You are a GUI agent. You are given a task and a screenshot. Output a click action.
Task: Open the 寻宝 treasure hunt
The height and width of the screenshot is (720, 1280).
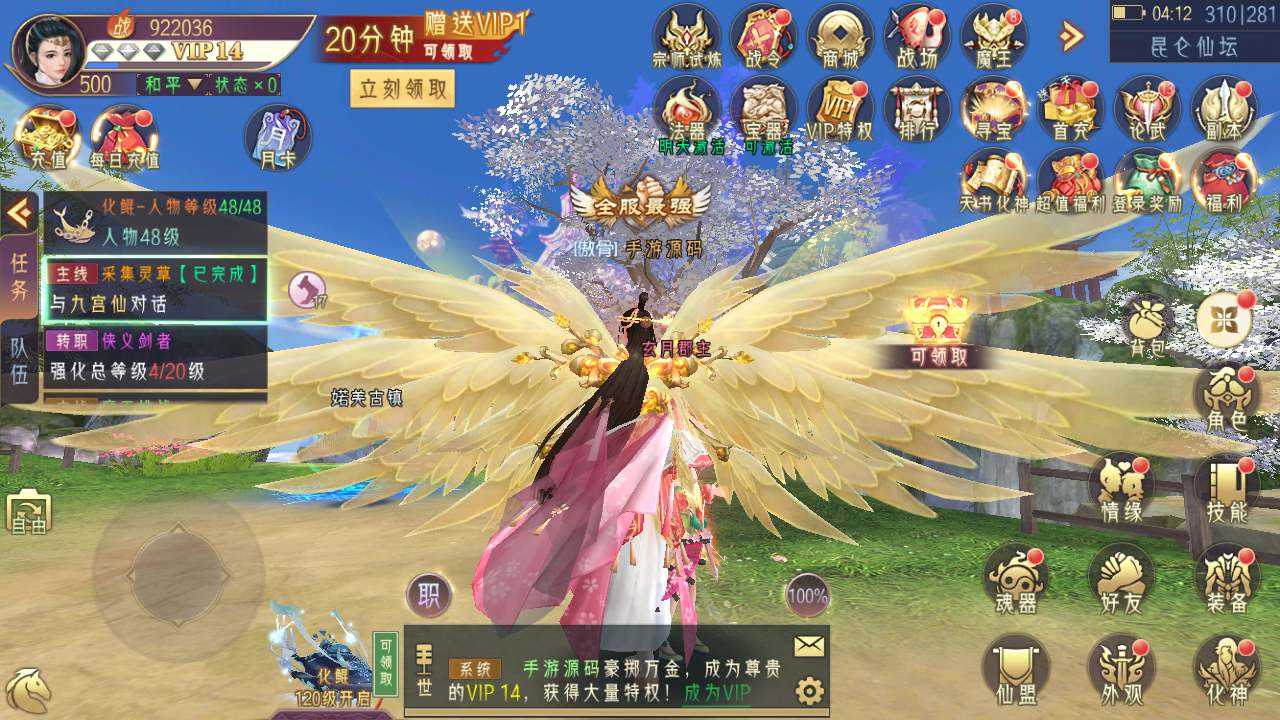(992, 108)
